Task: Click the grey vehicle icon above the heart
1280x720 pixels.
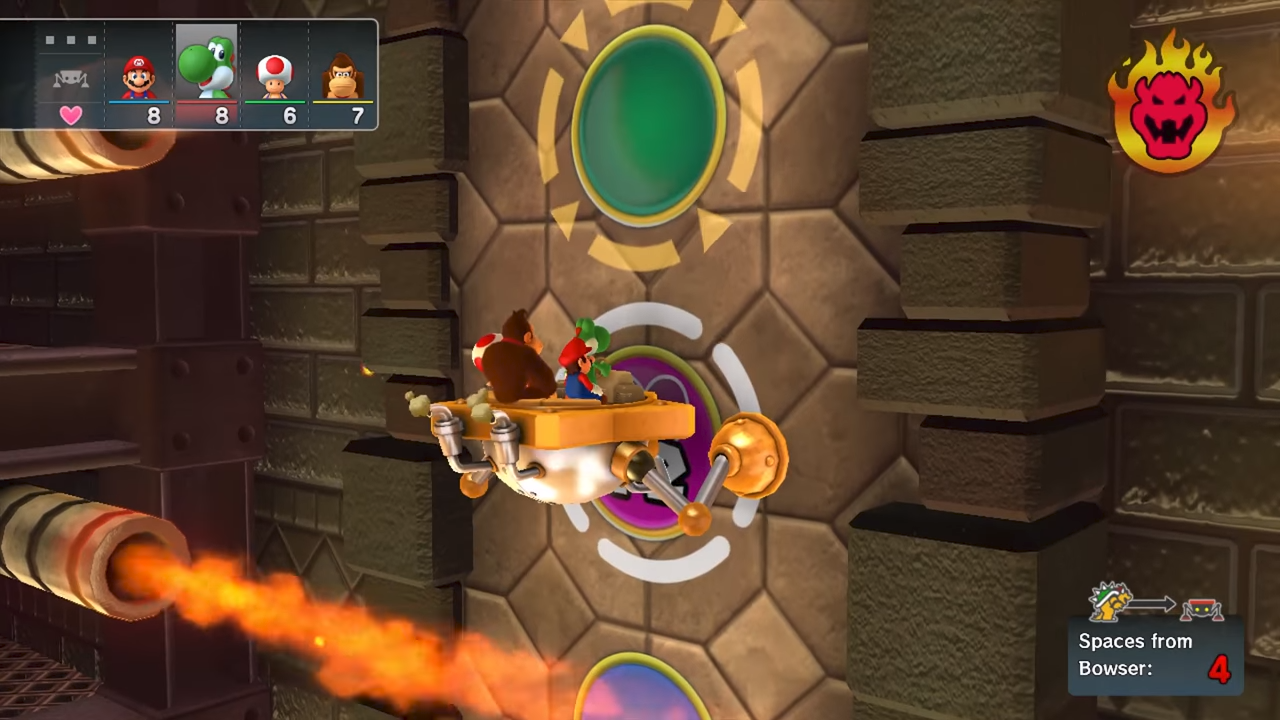Action: click(70, 79)
